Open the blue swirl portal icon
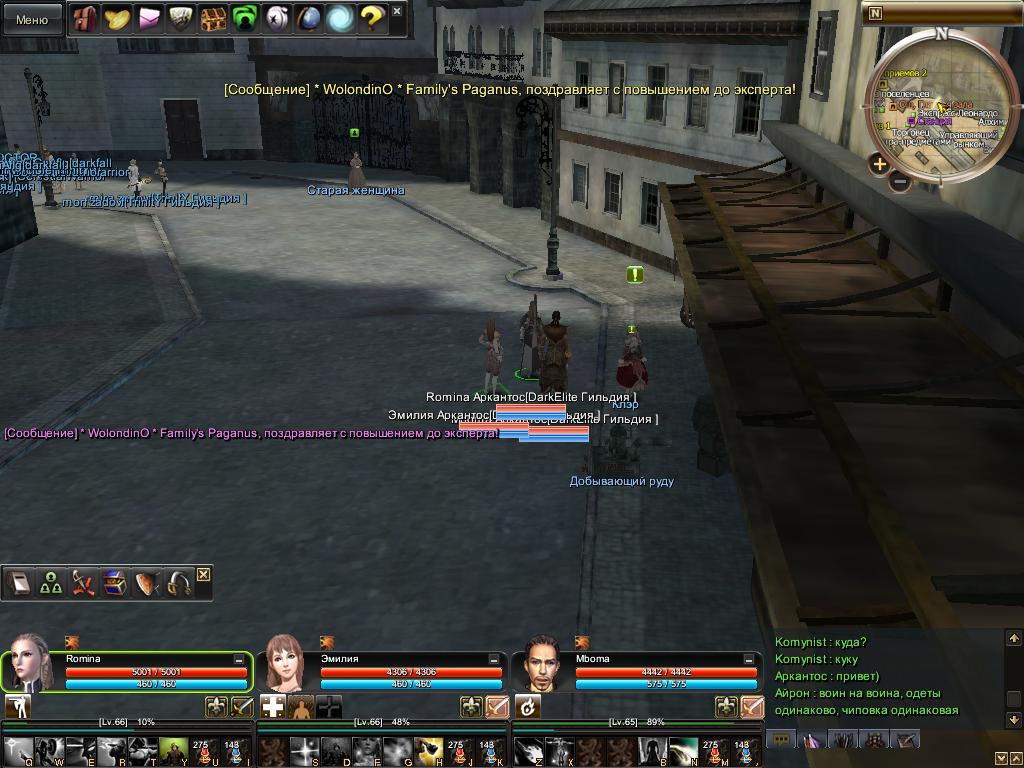This screenshot has height=768, width=1024. [340, 18]
